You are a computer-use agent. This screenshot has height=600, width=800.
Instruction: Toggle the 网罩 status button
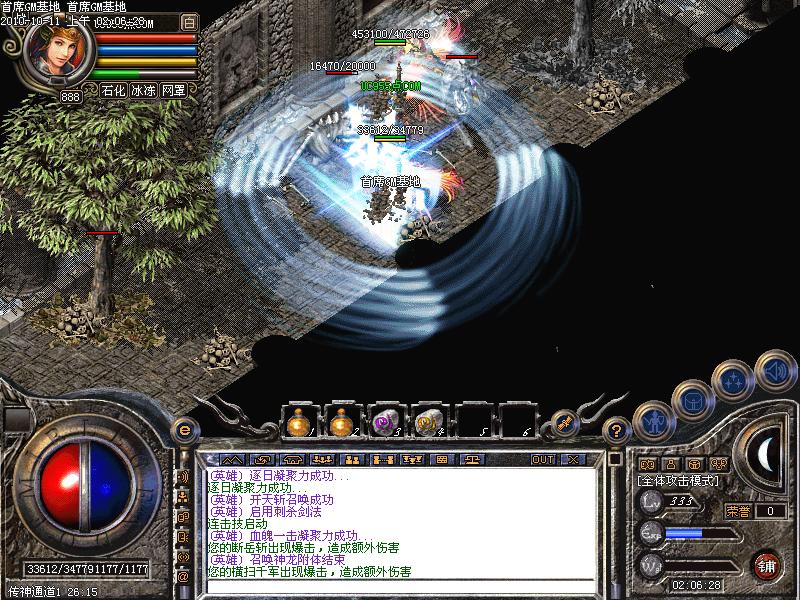(173, 90)
